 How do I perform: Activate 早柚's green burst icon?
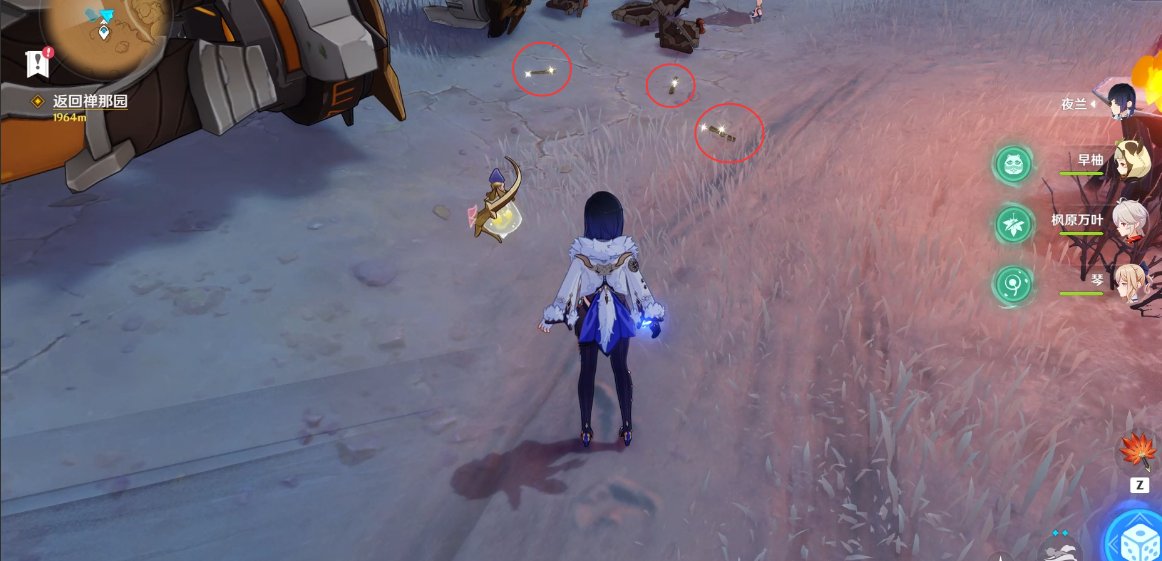(x=1014, y=164)
